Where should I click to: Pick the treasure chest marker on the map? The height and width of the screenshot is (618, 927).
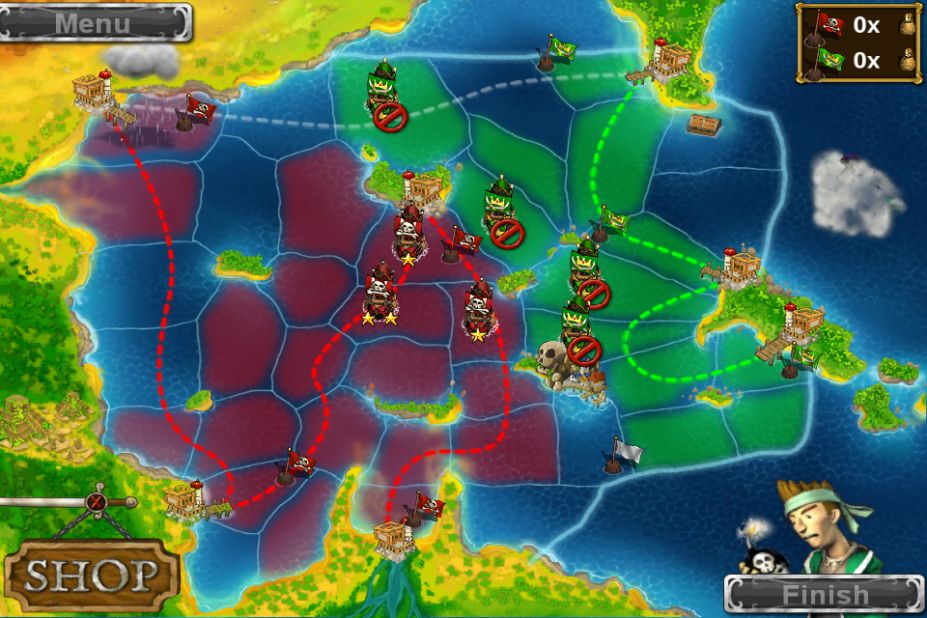coord(704,124)
